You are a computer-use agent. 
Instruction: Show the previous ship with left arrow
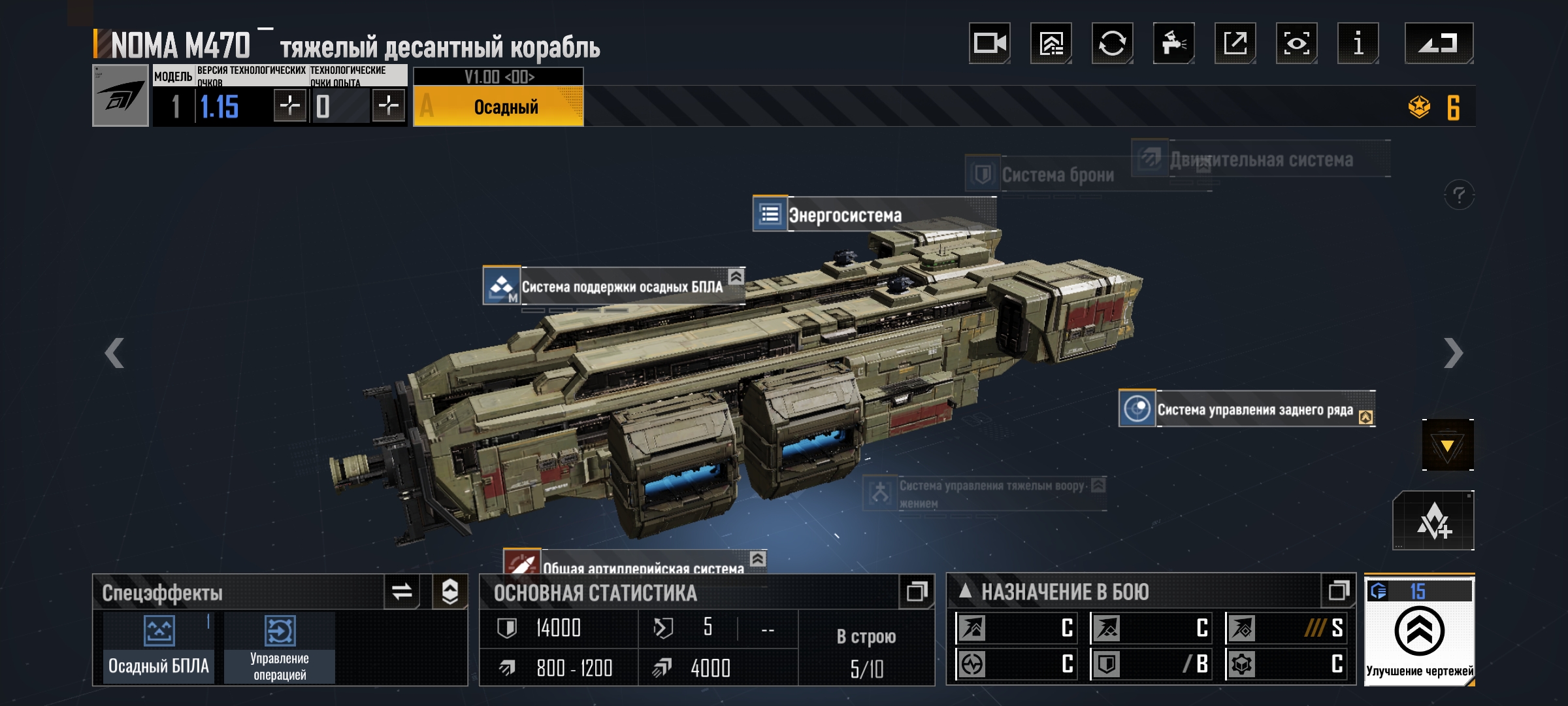point(115,353)
